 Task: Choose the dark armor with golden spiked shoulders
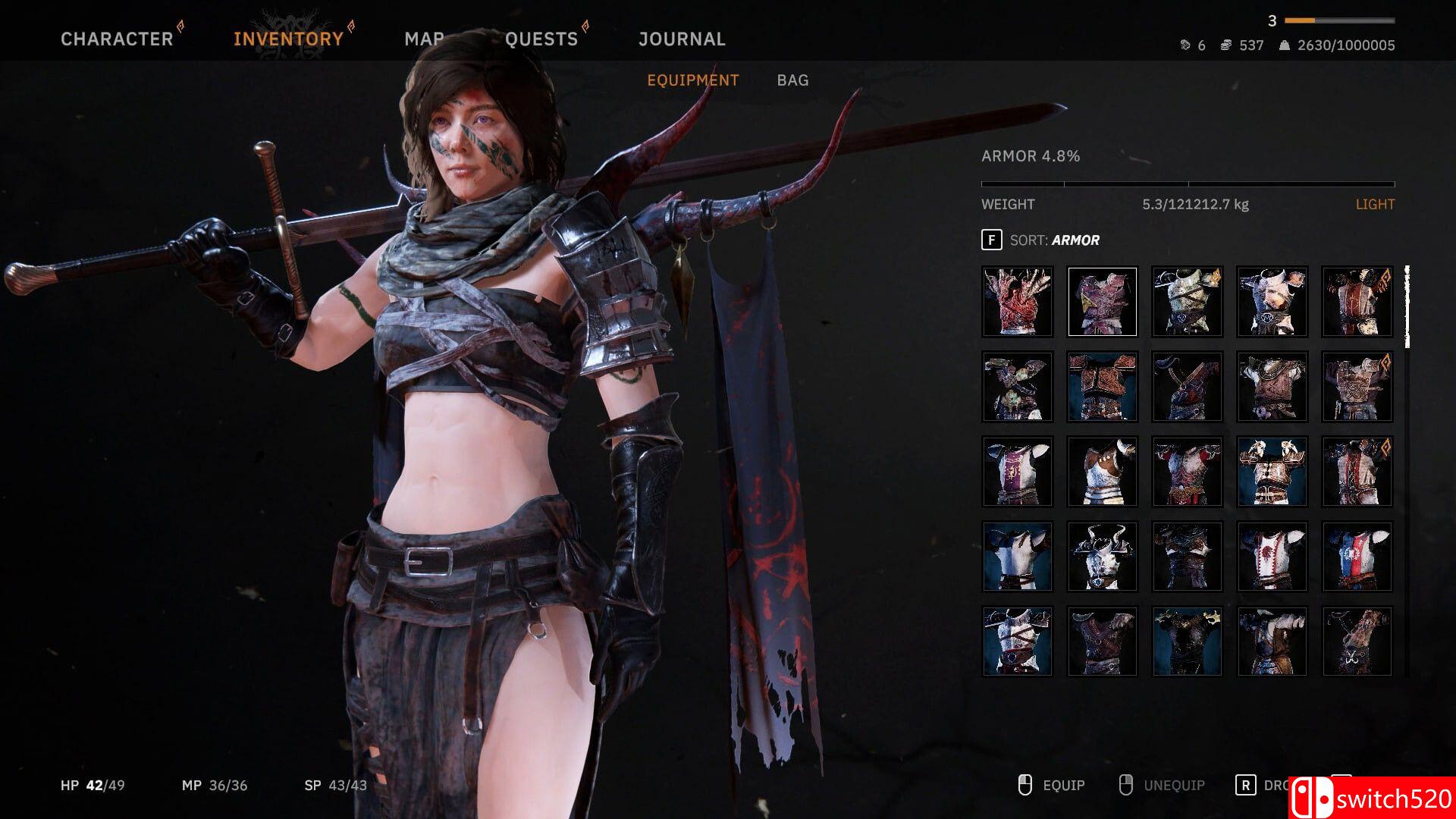pyautogui.click(x=1188, y=641)
